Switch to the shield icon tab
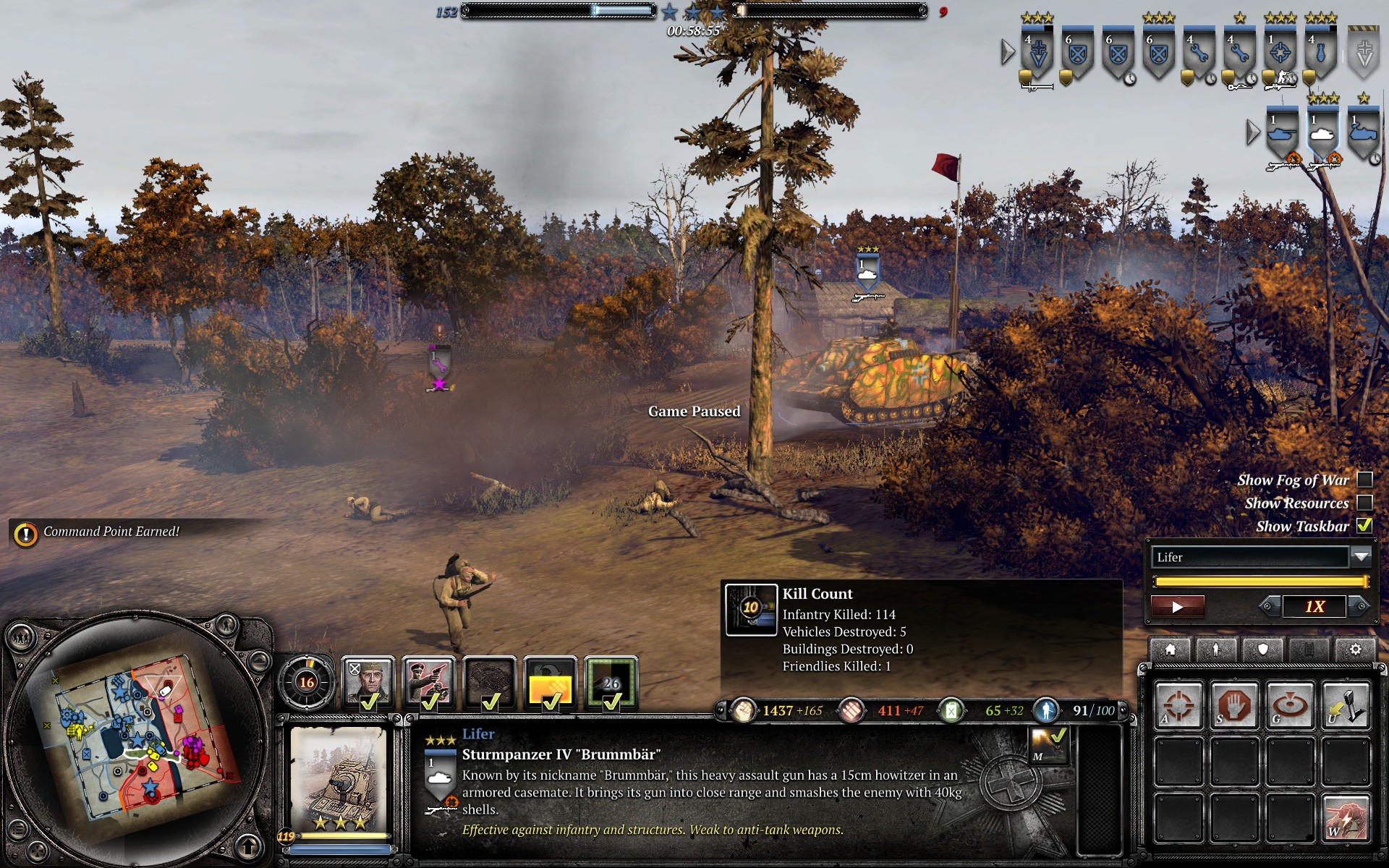The width and height of the screenshot is (1389, 868). tap(1262, 649)
